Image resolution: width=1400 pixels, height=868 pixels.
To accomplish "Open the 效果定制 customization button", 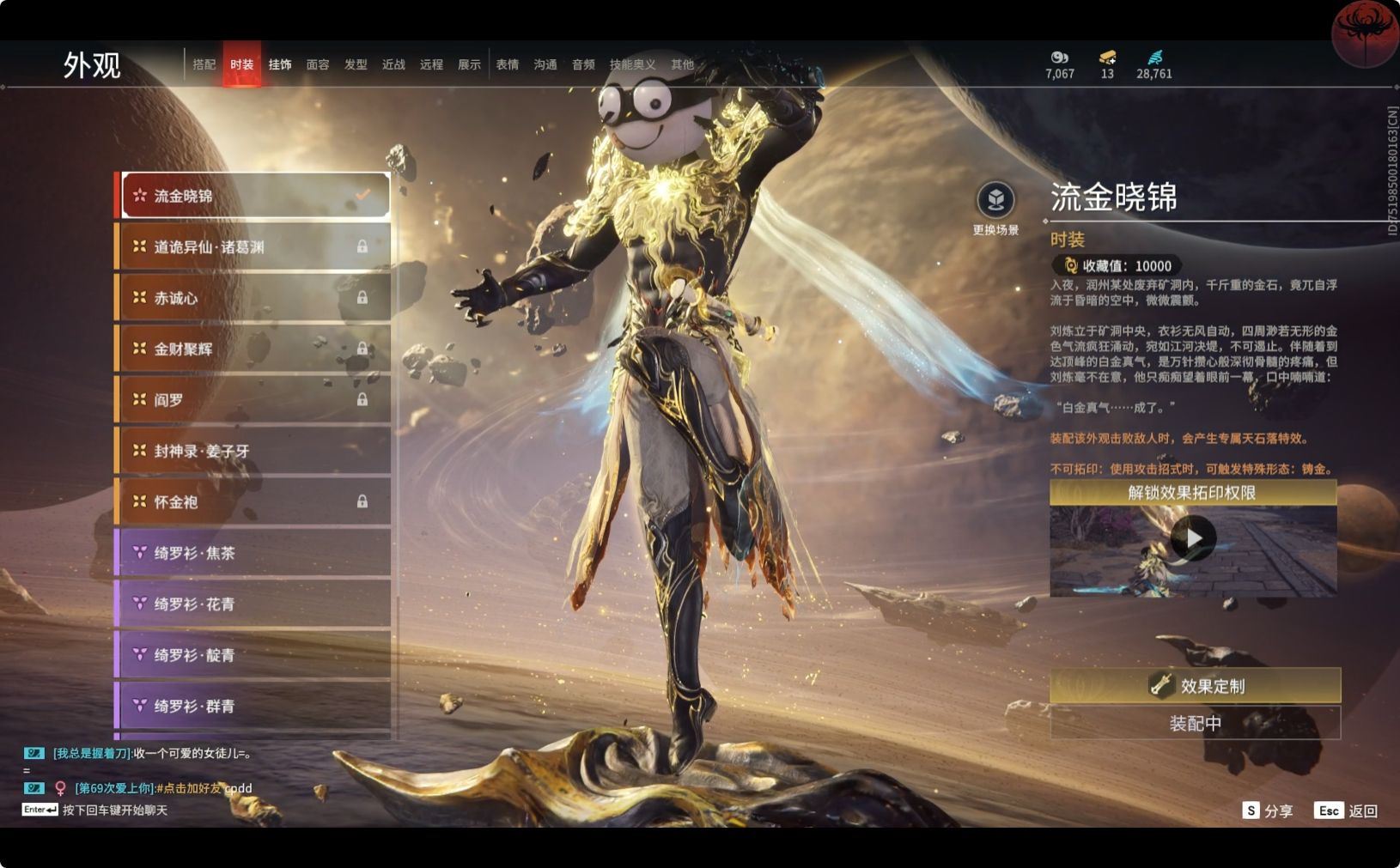I will (1195, 685).
